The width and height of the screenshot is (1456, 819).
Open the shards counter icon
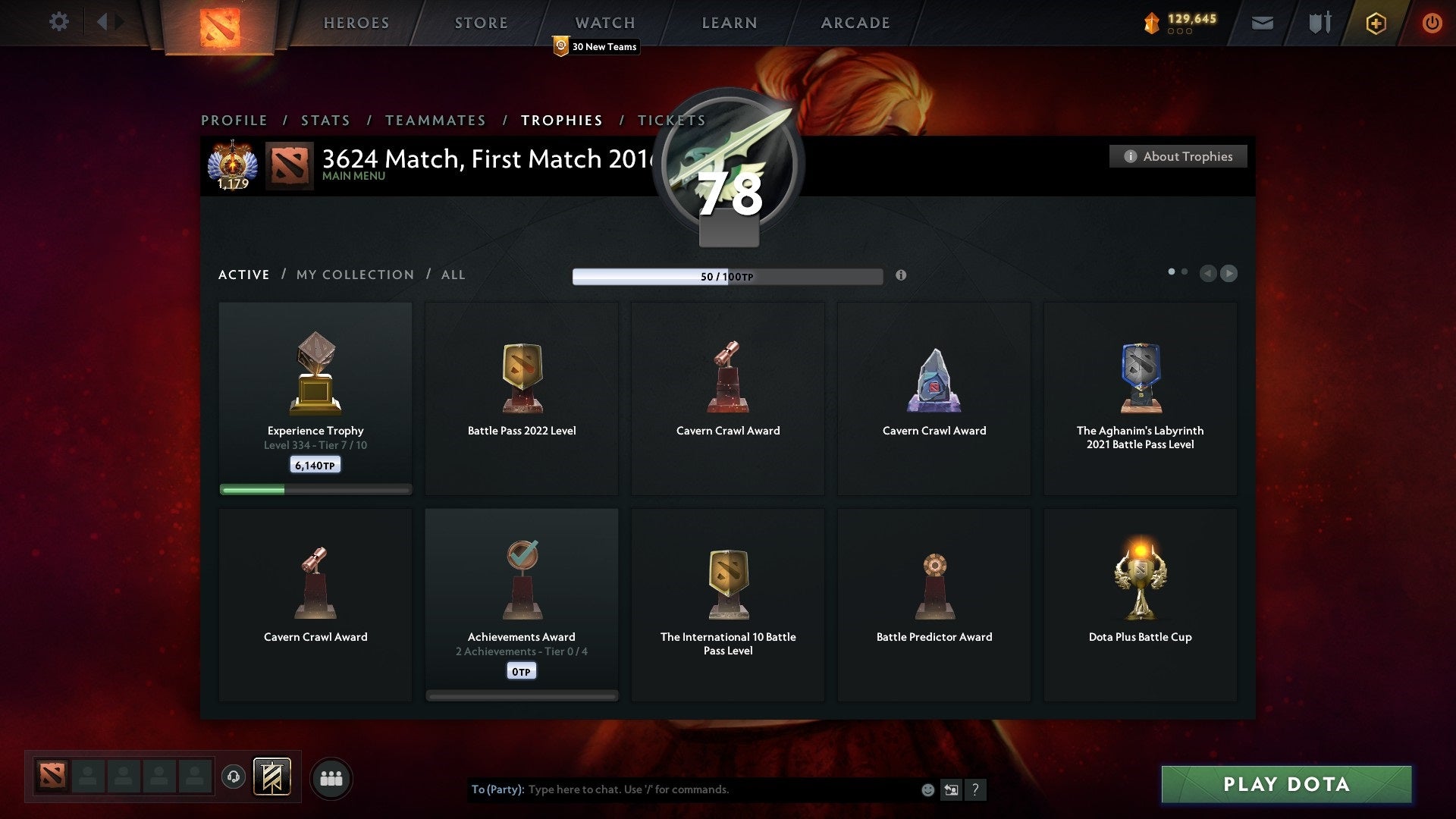[1151, 23]
